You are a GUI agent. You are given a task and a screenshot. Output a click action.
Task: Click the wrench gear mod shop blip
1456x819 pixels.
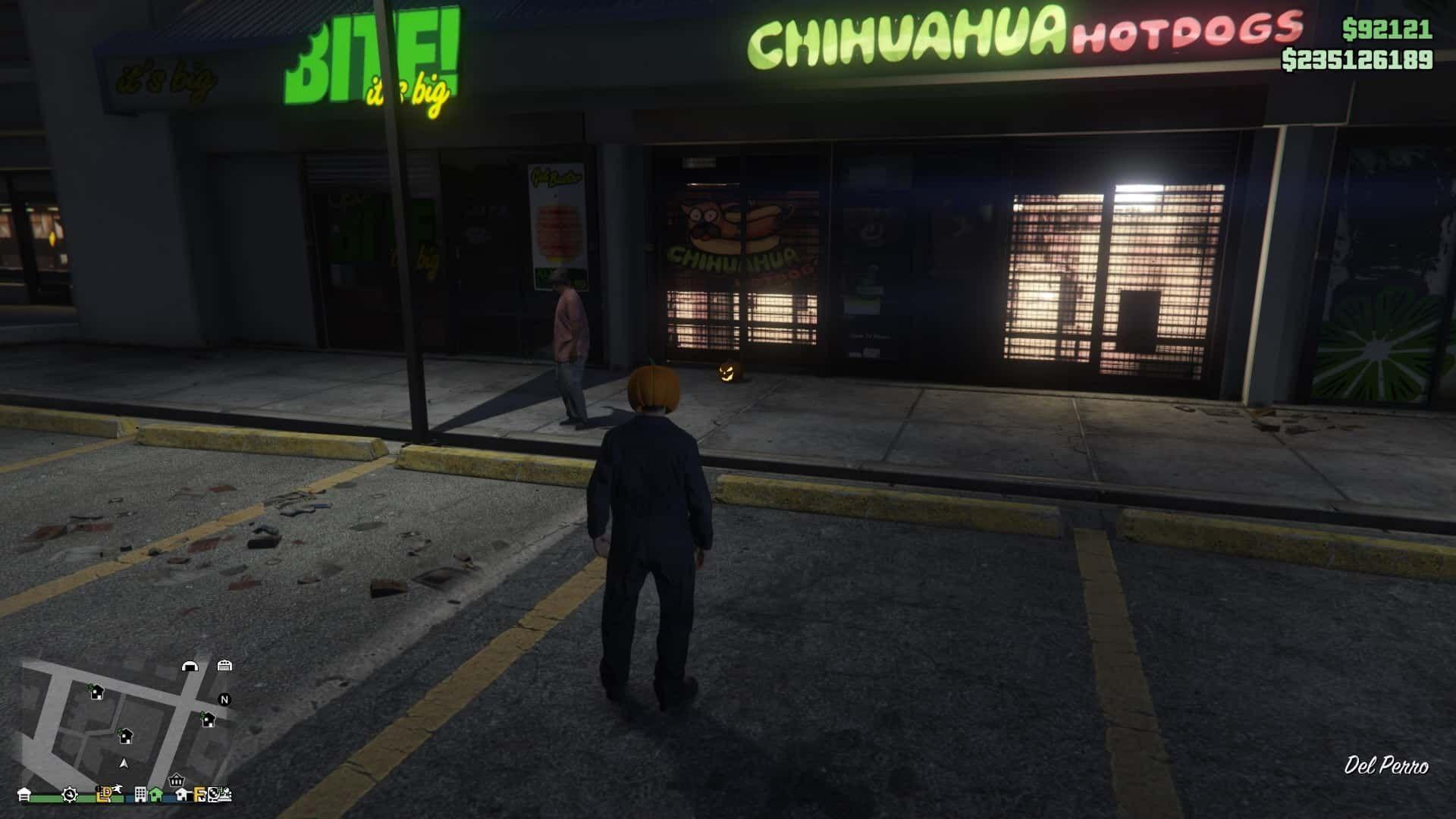tap(69, 794)
